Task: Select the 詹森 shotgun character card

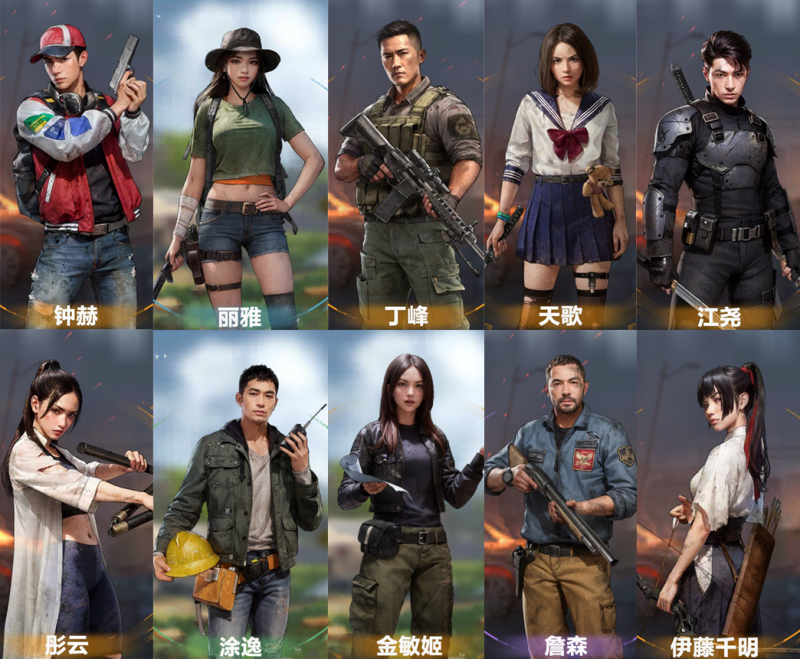Action: tap(559, 495)
